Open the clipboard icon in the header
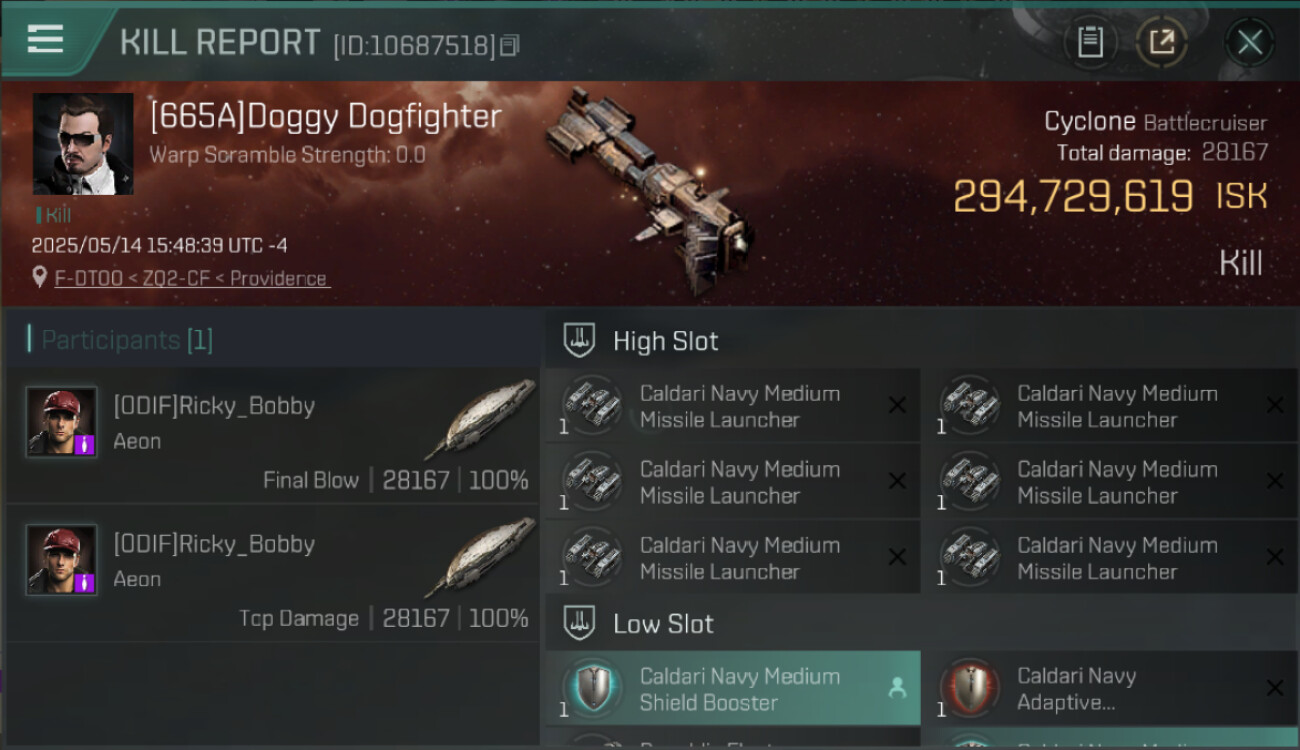 (x=1089, y=42)
